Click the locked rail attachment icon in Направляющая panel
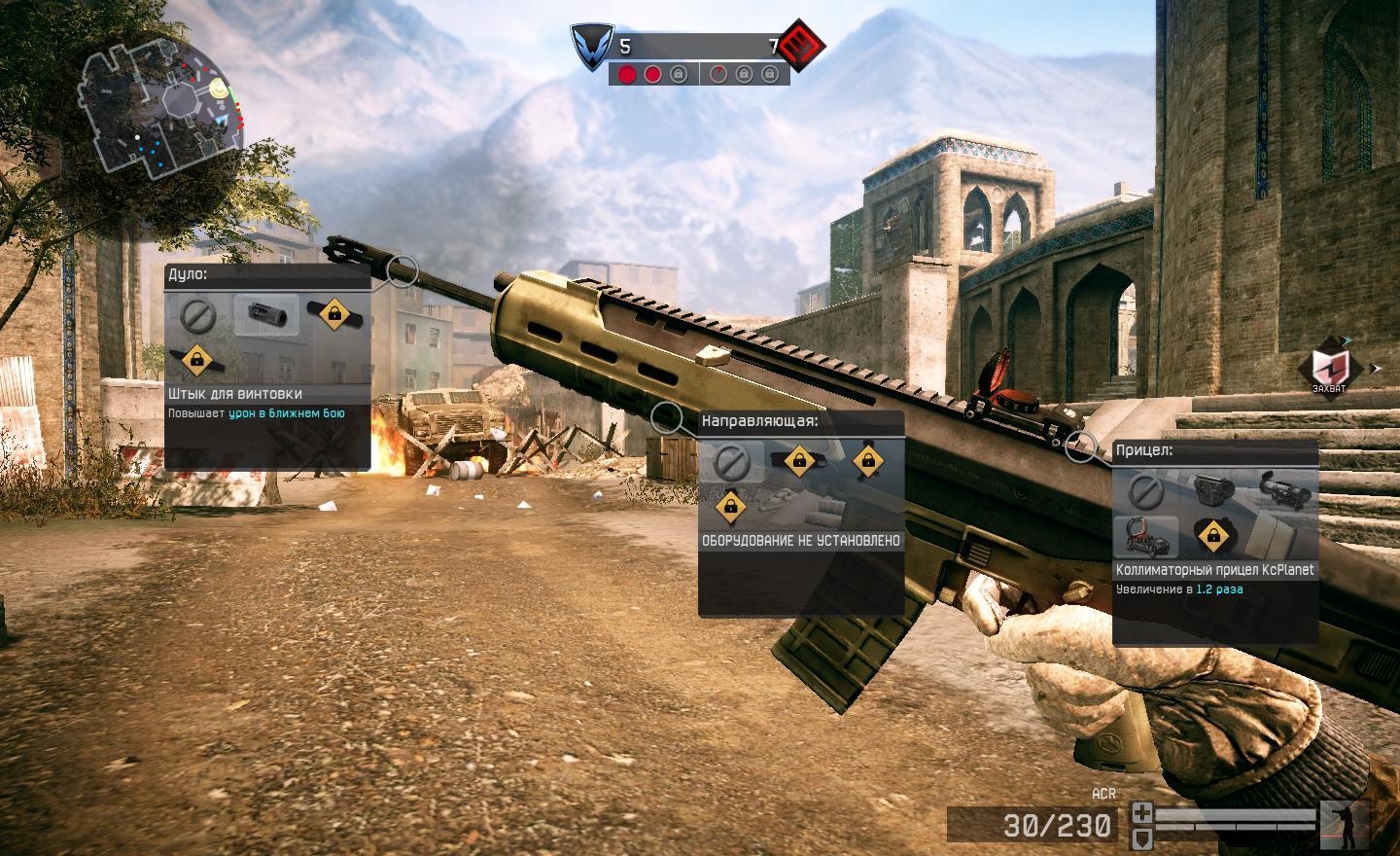The width and height of the screenshot is (1400, 856). (801, 460)
